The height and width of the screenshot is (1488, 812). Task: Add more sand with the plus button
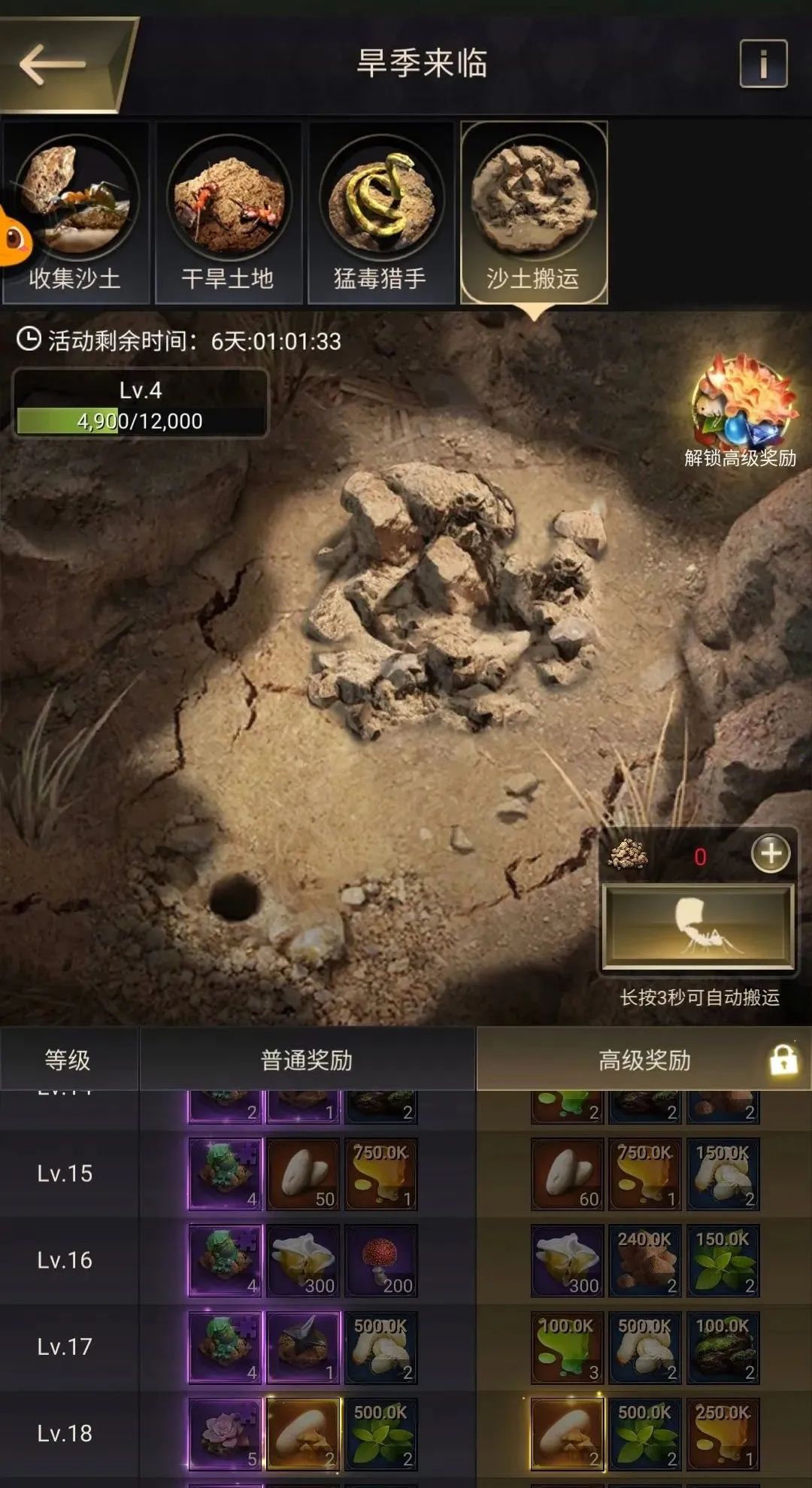pos(771,854)
